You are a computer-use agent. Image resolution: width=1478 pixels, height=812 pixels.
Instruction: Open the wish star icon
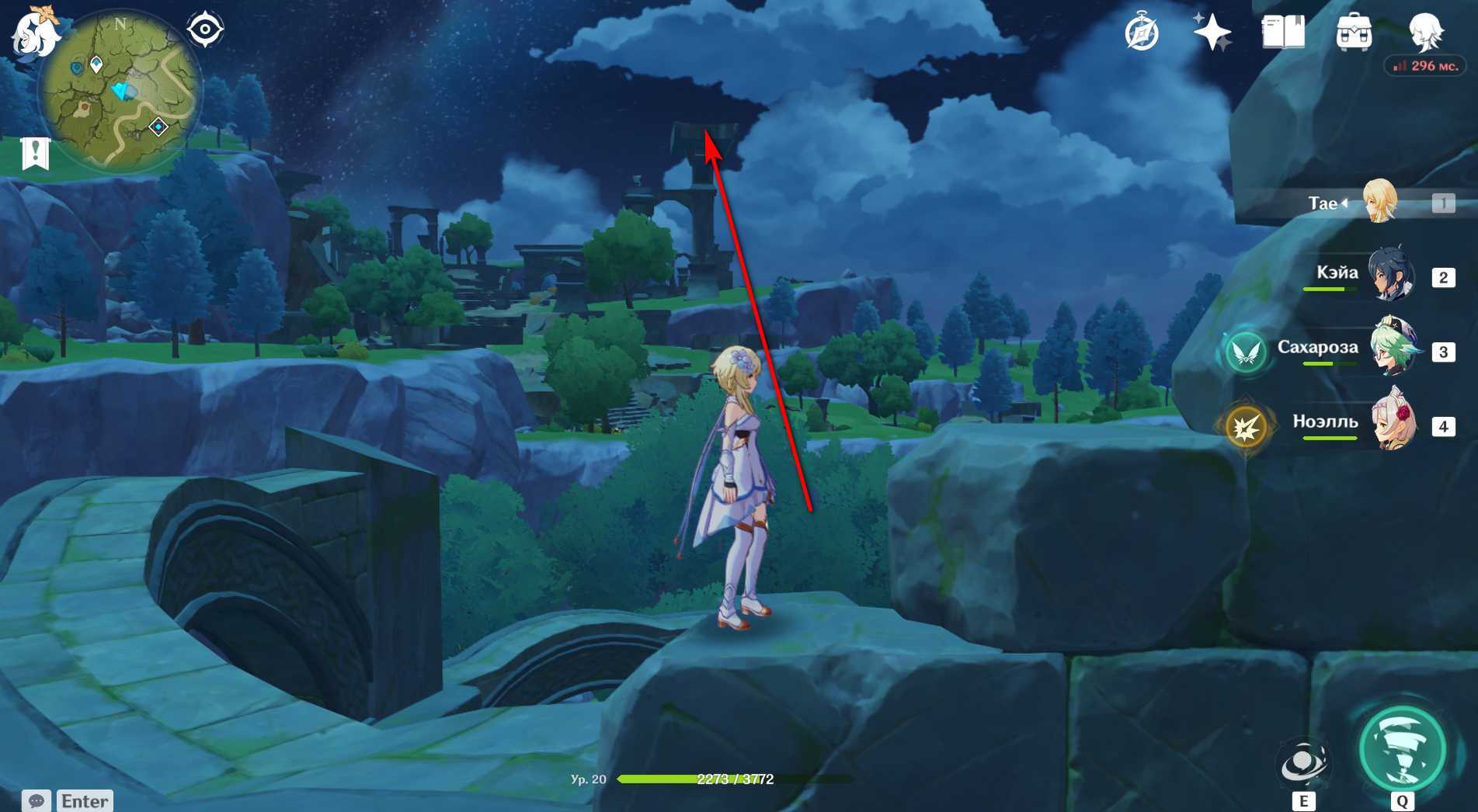(1212, 33)
